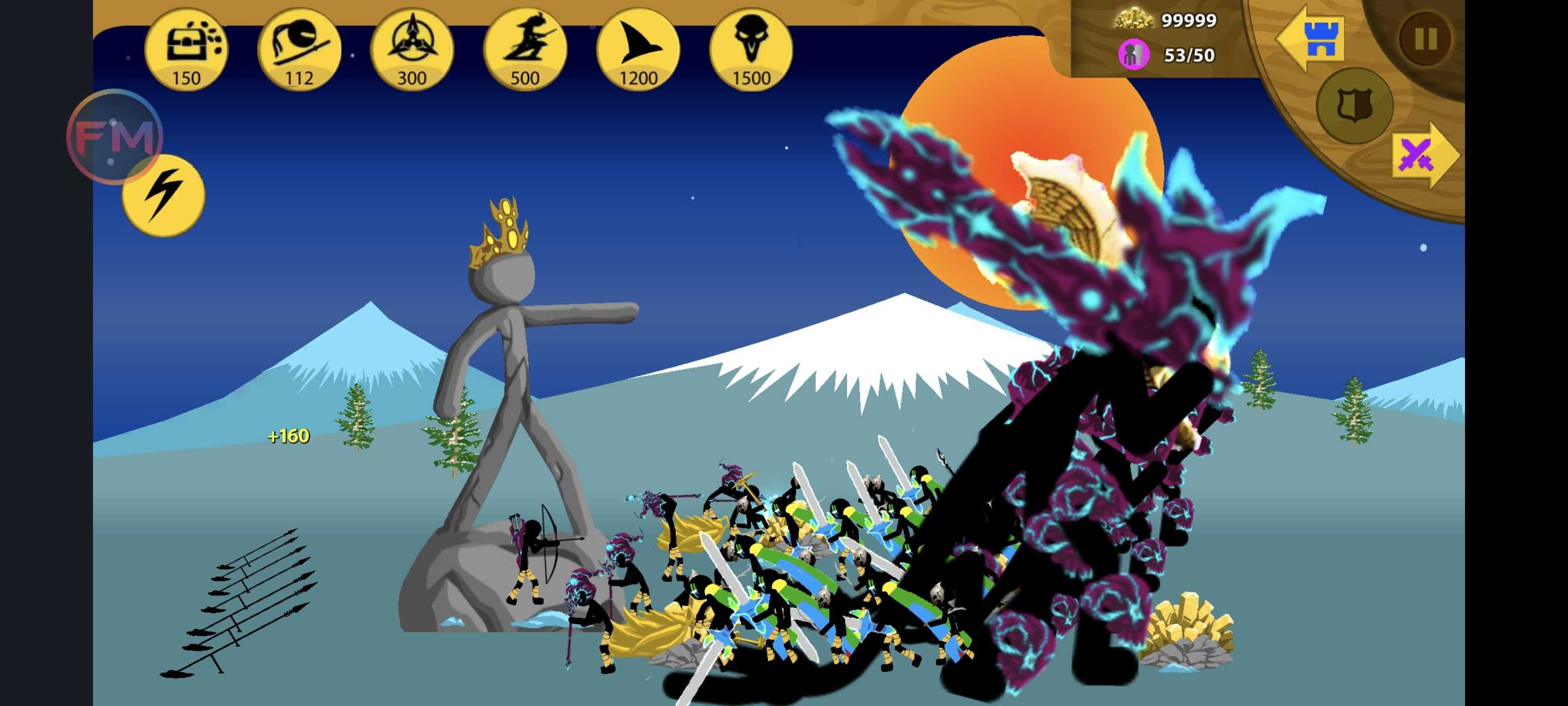Train the swordsman unit costing 112
1568x706 pixels.
coord(299,50)
